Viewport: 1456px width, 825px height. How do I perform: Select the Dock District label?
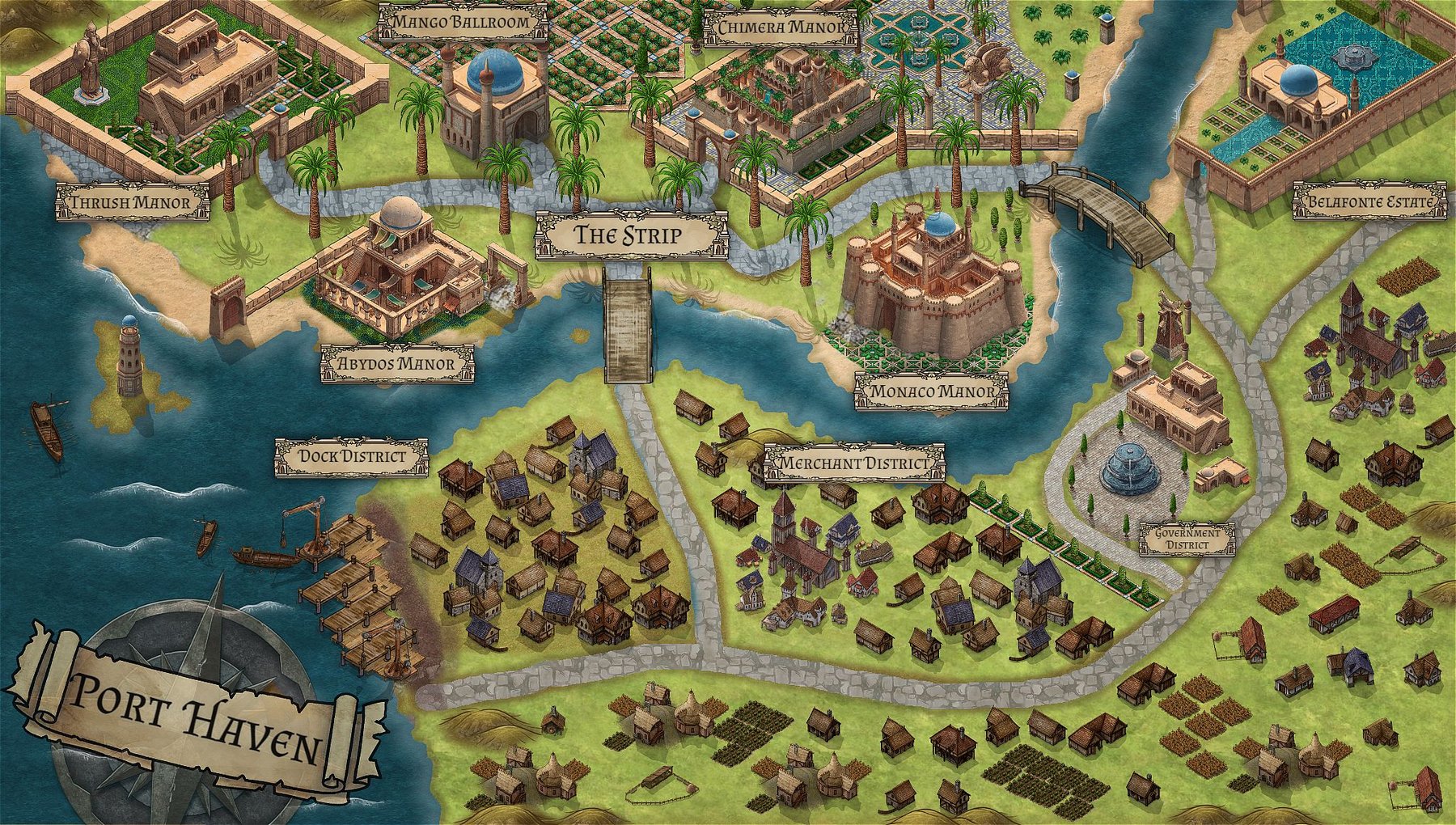coord(351,457)
